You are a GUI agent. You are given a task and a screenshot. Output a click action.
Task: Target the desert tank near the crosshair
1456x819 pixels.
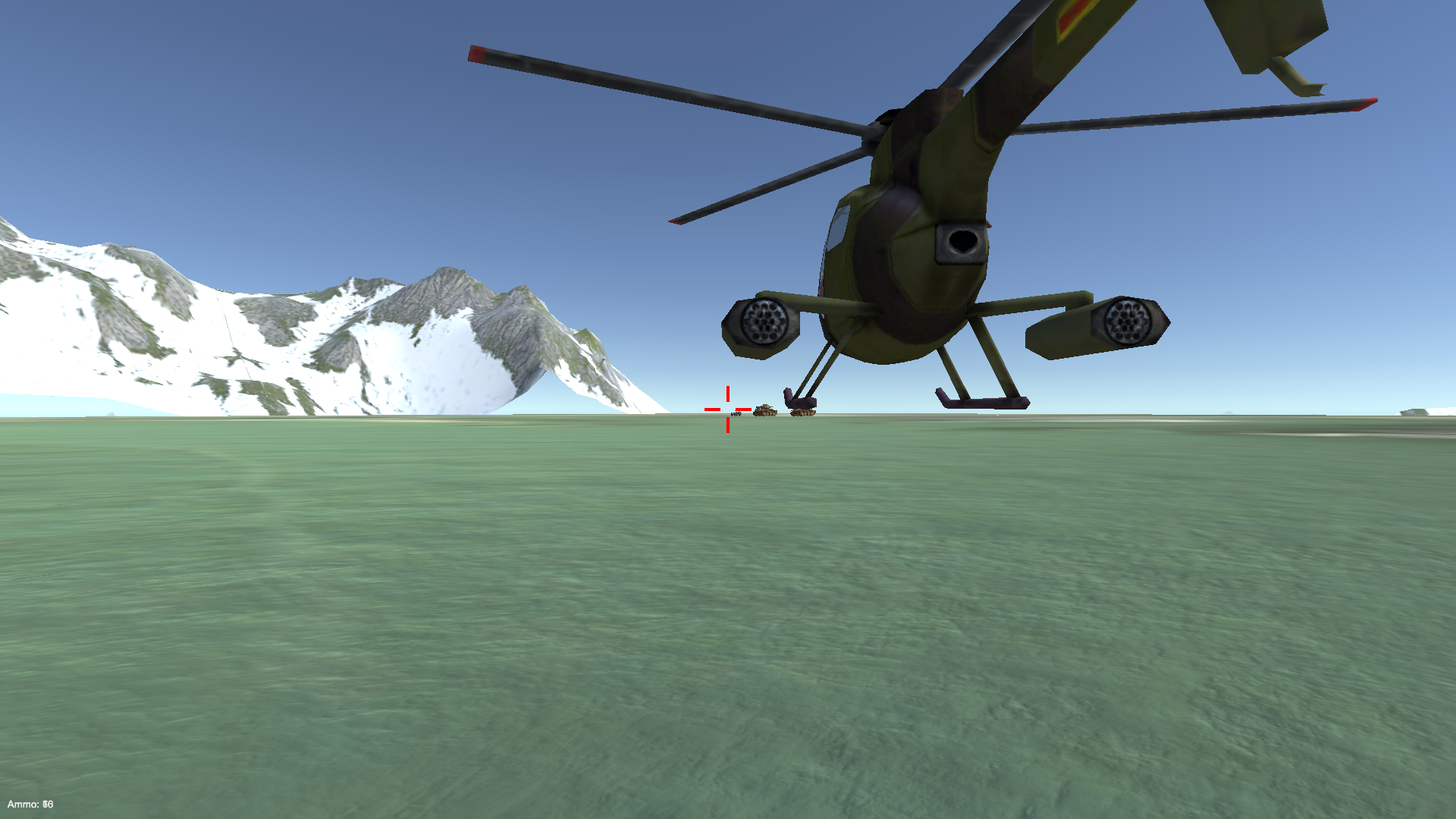click(766, 409)
